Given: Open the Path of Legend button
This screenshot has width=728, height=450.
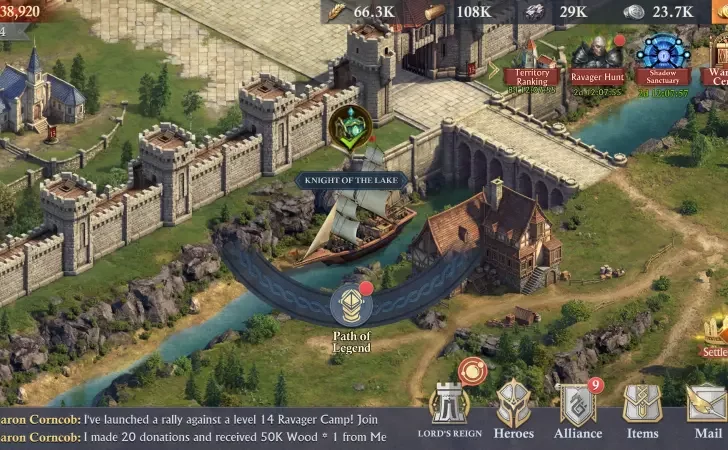Looking at the screenshot, I should pyautogui.click(x=352, y=310).
